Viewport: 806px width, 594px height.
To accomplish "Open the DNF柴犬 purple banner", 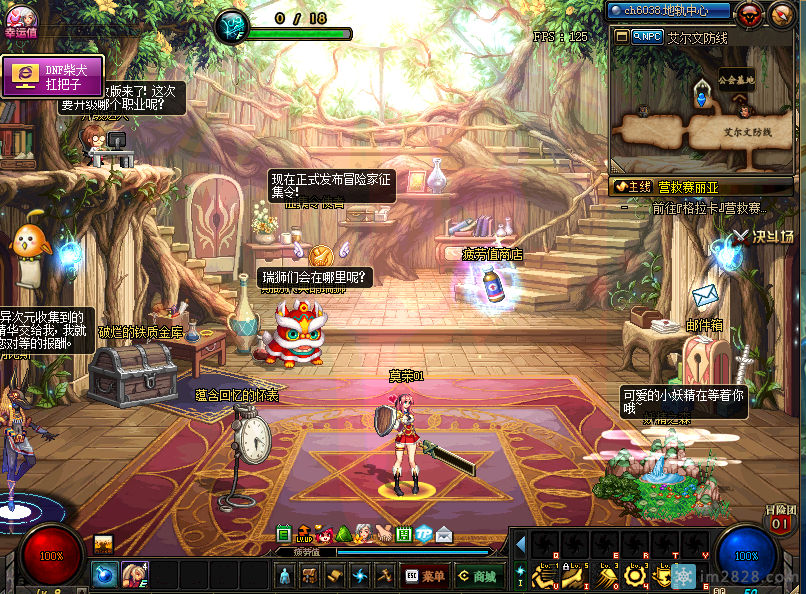I will click(54, 77).
